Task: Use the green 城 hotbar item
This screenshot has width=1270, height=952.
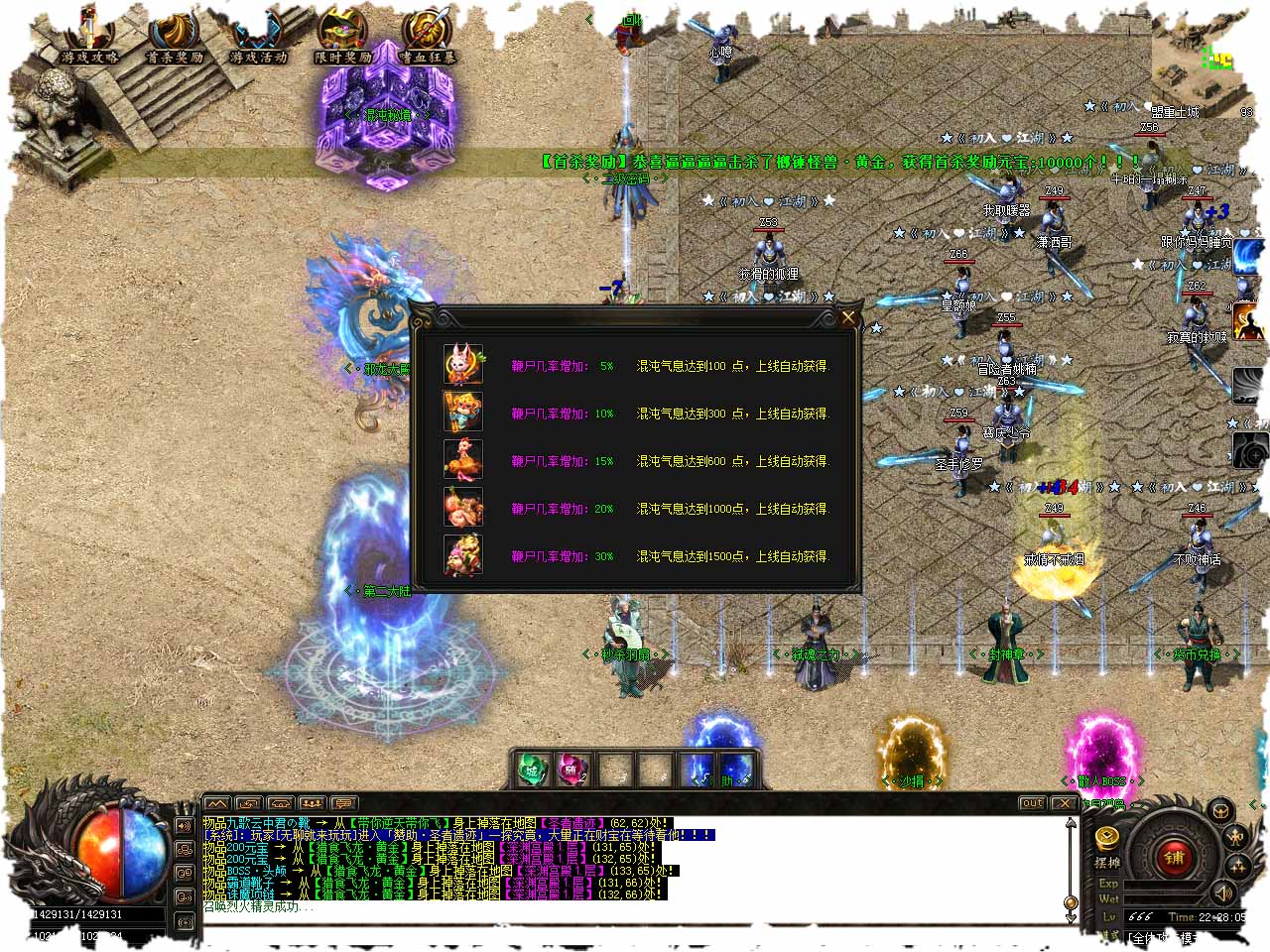Action: (x=533, y=770)
